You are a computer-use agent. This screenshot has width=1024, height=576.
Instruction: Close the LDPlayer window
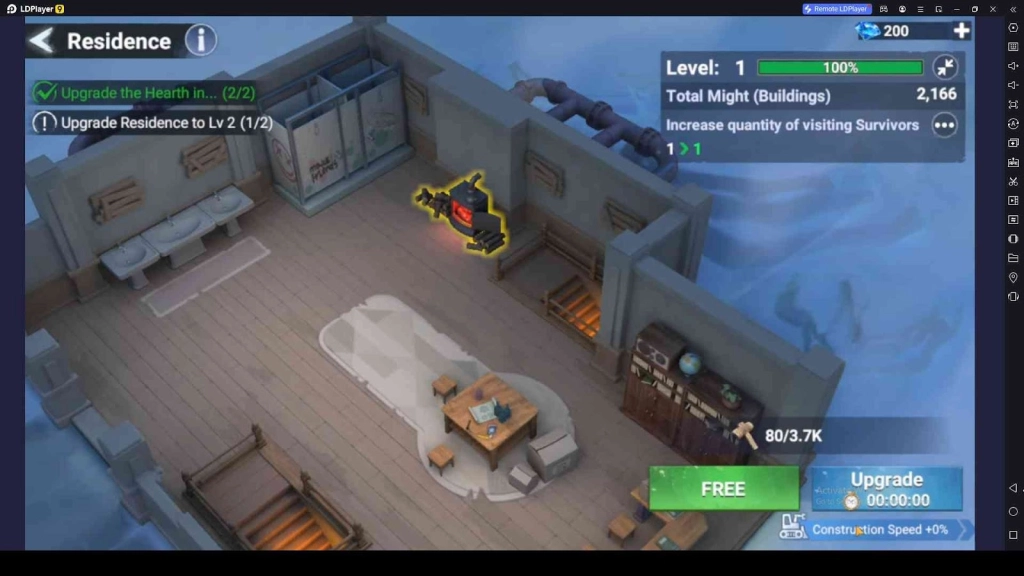992,9
